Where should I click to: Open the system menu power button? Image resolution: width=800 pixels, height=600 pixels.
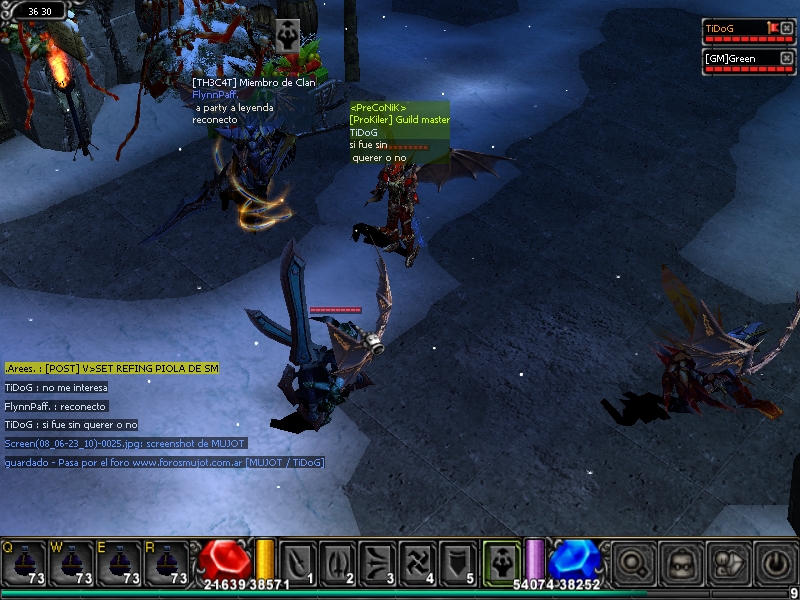775,562
